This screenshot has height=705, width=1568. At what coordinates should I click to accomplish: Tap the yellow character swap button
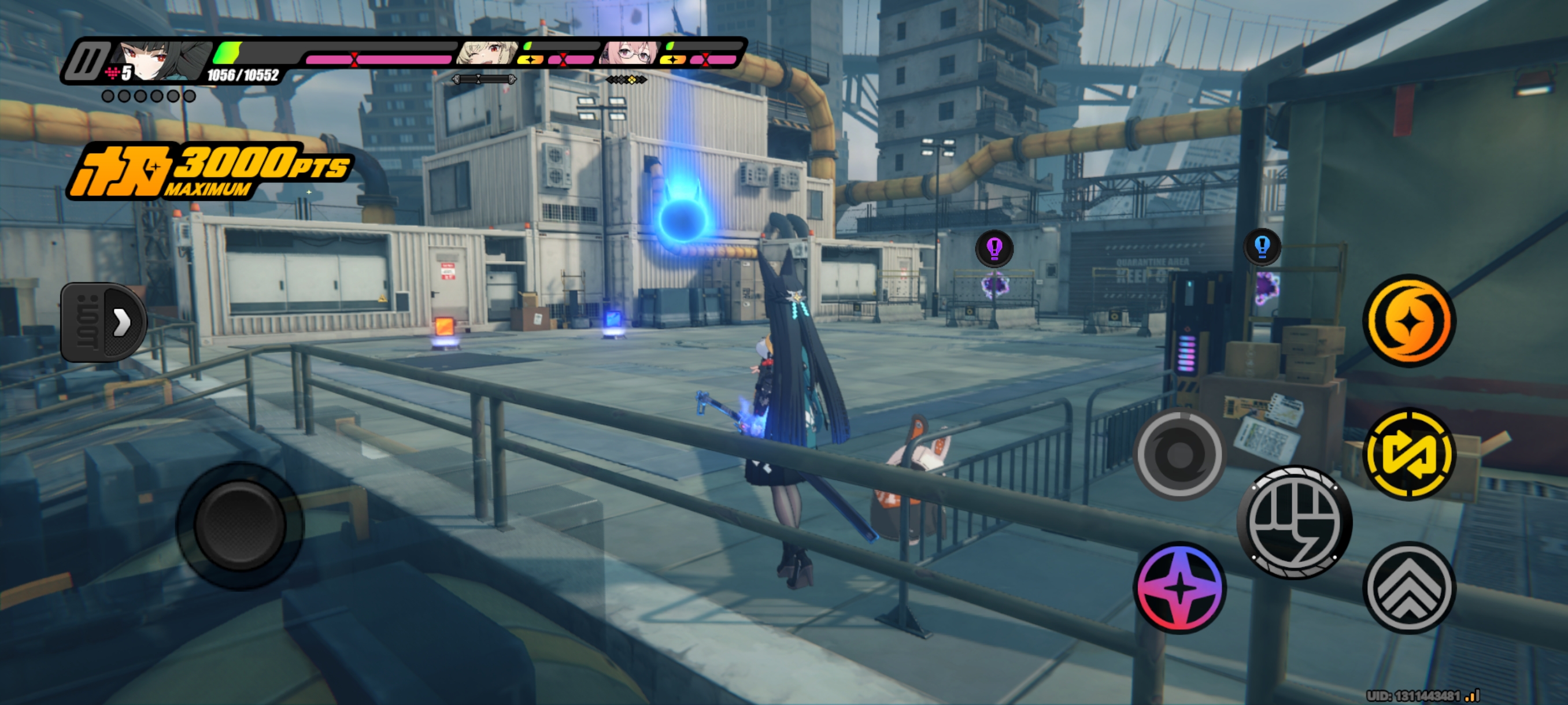coord(1408,454)
